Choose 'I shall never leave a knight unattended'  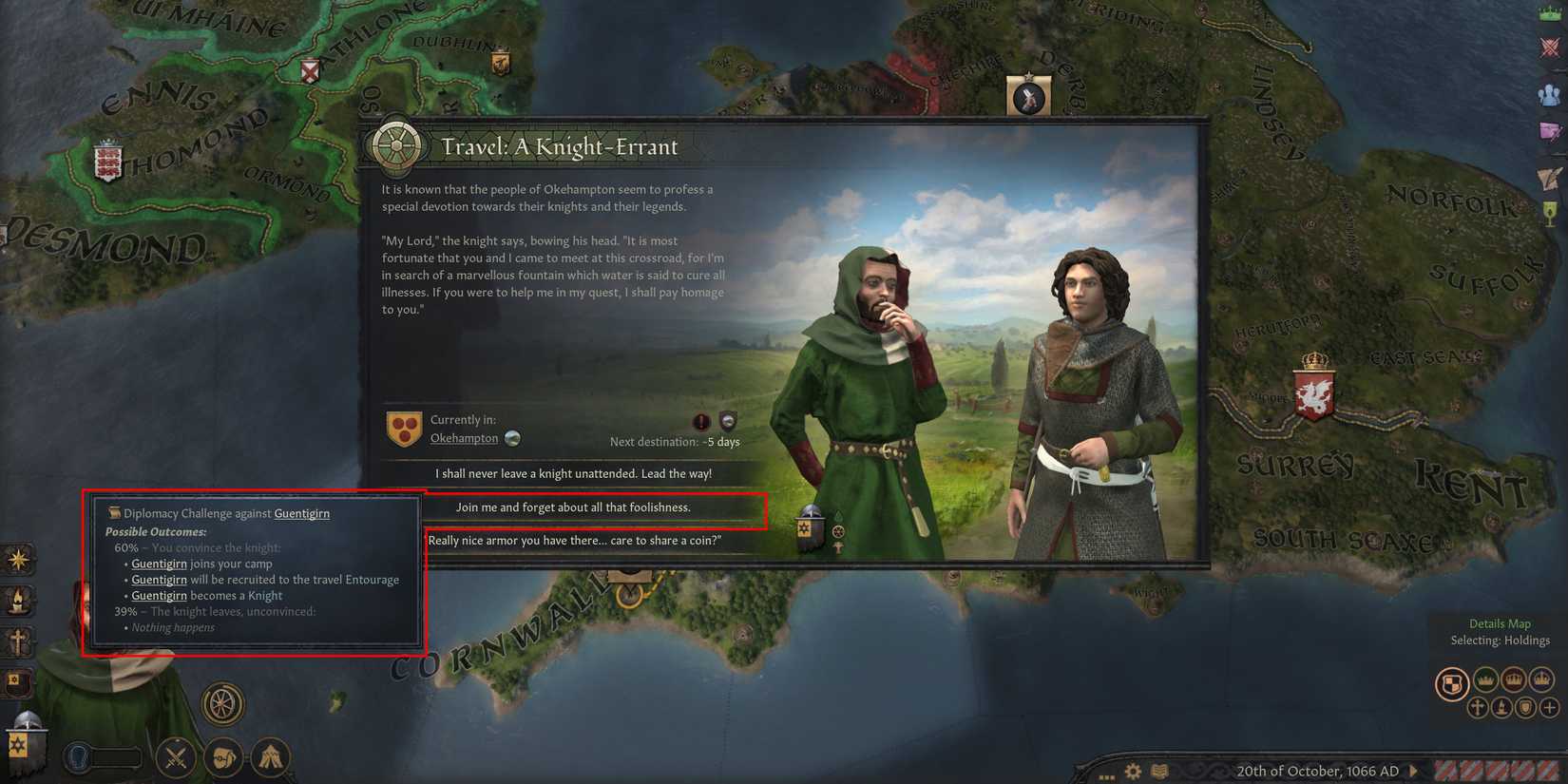point(575,472)
